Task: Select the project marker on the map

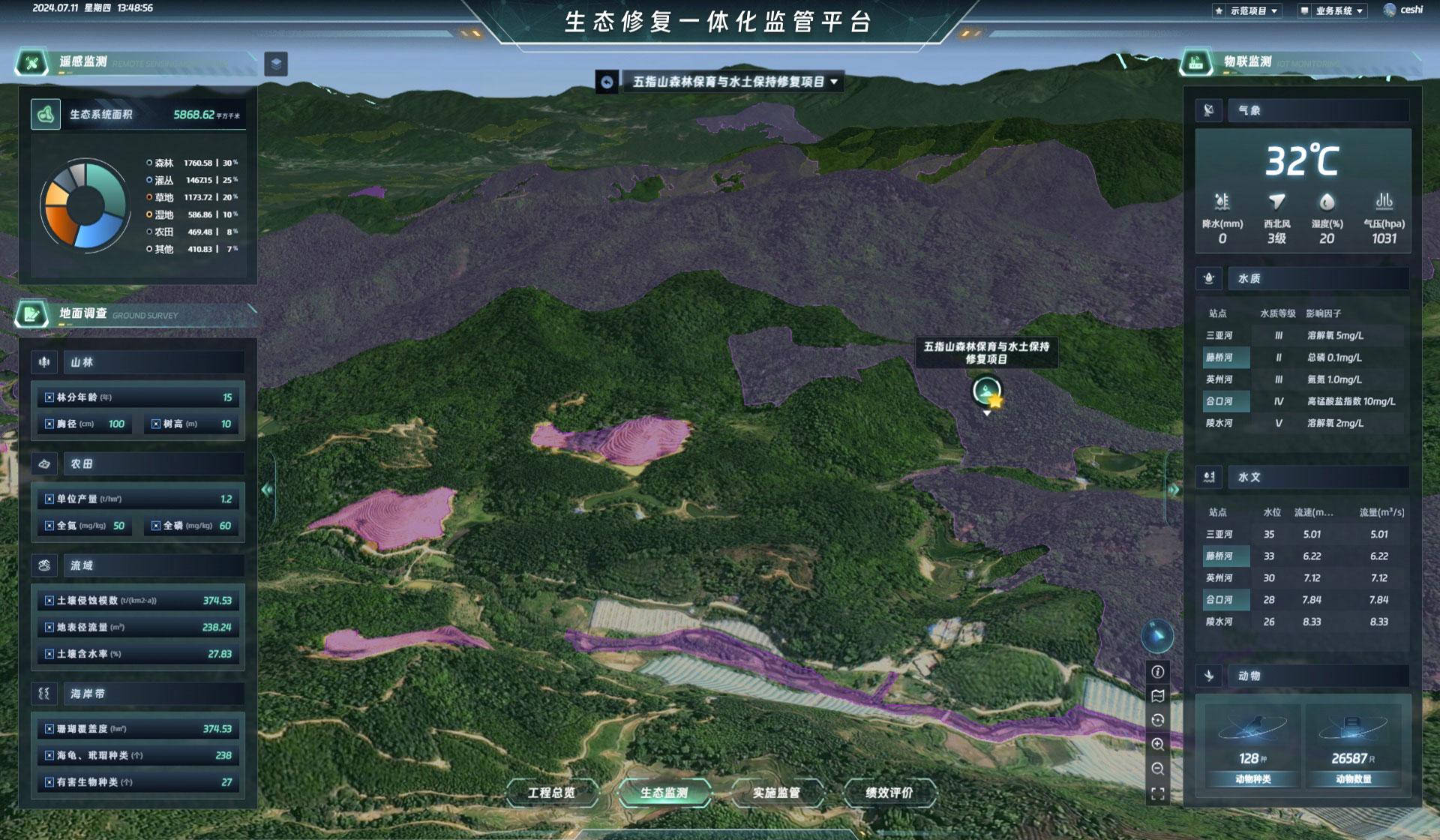Action: [987, 391]
